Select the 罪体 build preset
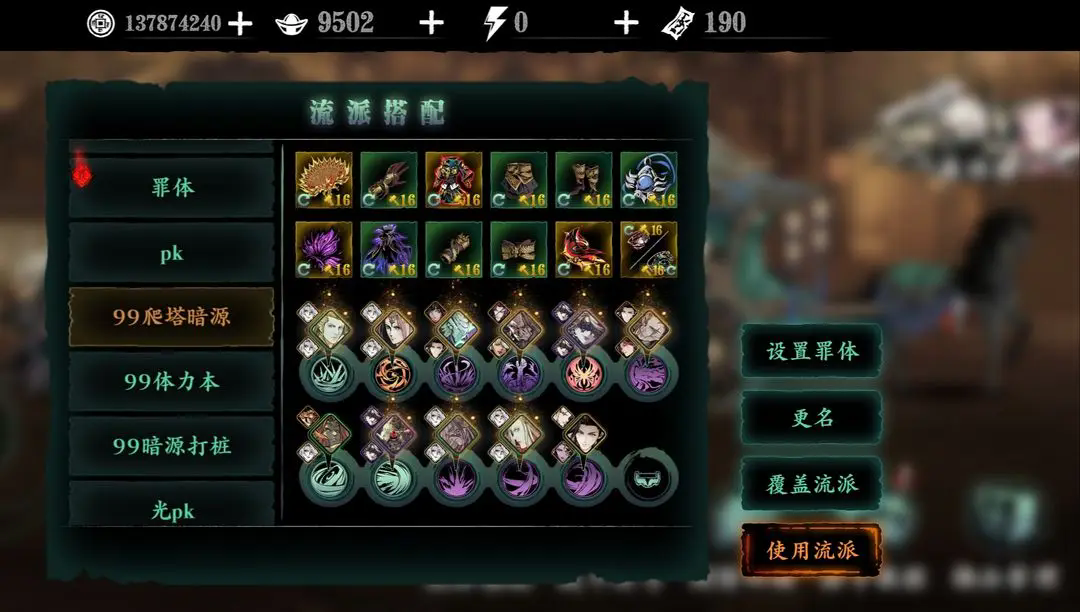 point(172,187)
